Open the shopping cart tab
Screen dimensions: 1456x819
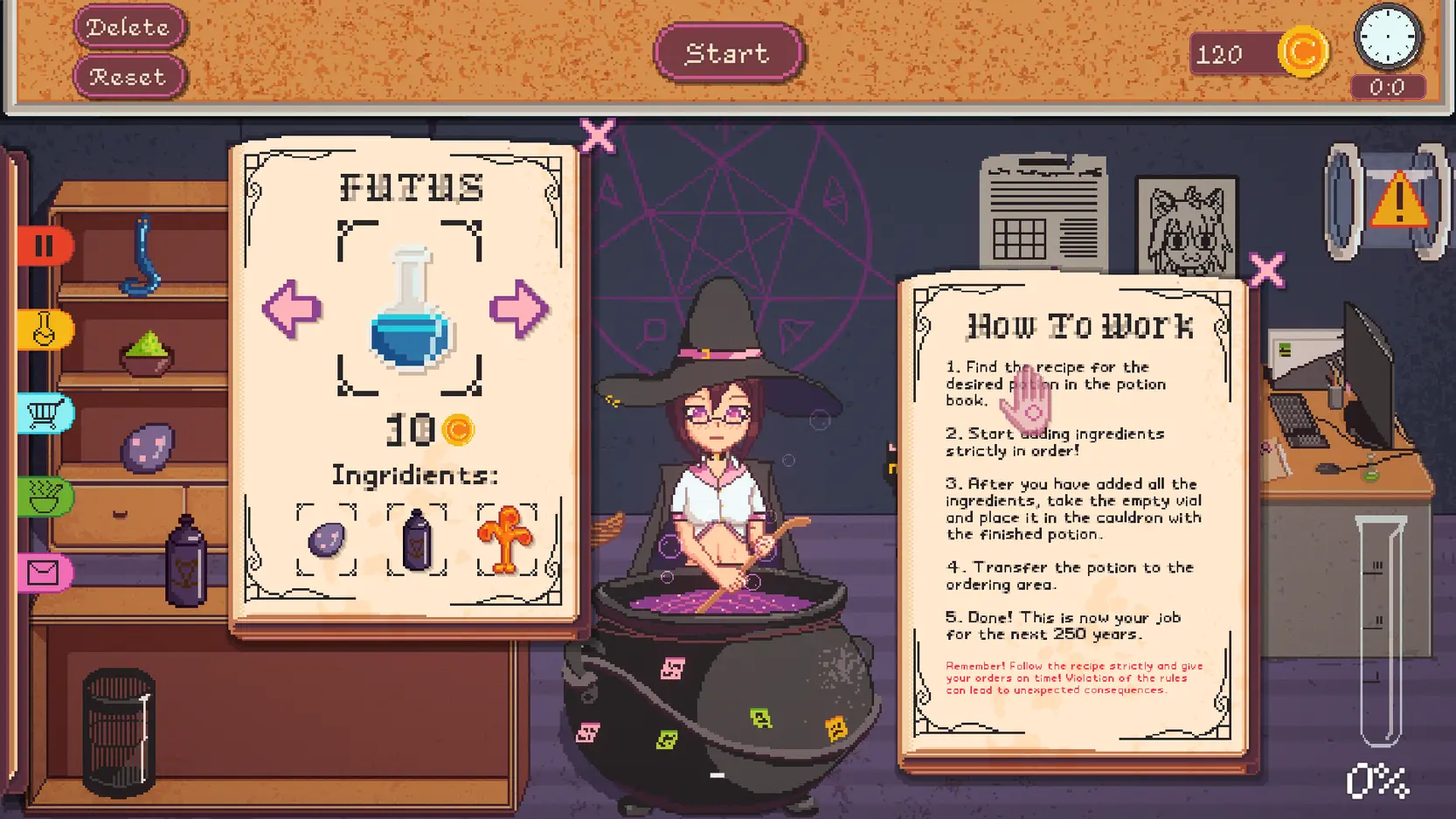(44, 413)
